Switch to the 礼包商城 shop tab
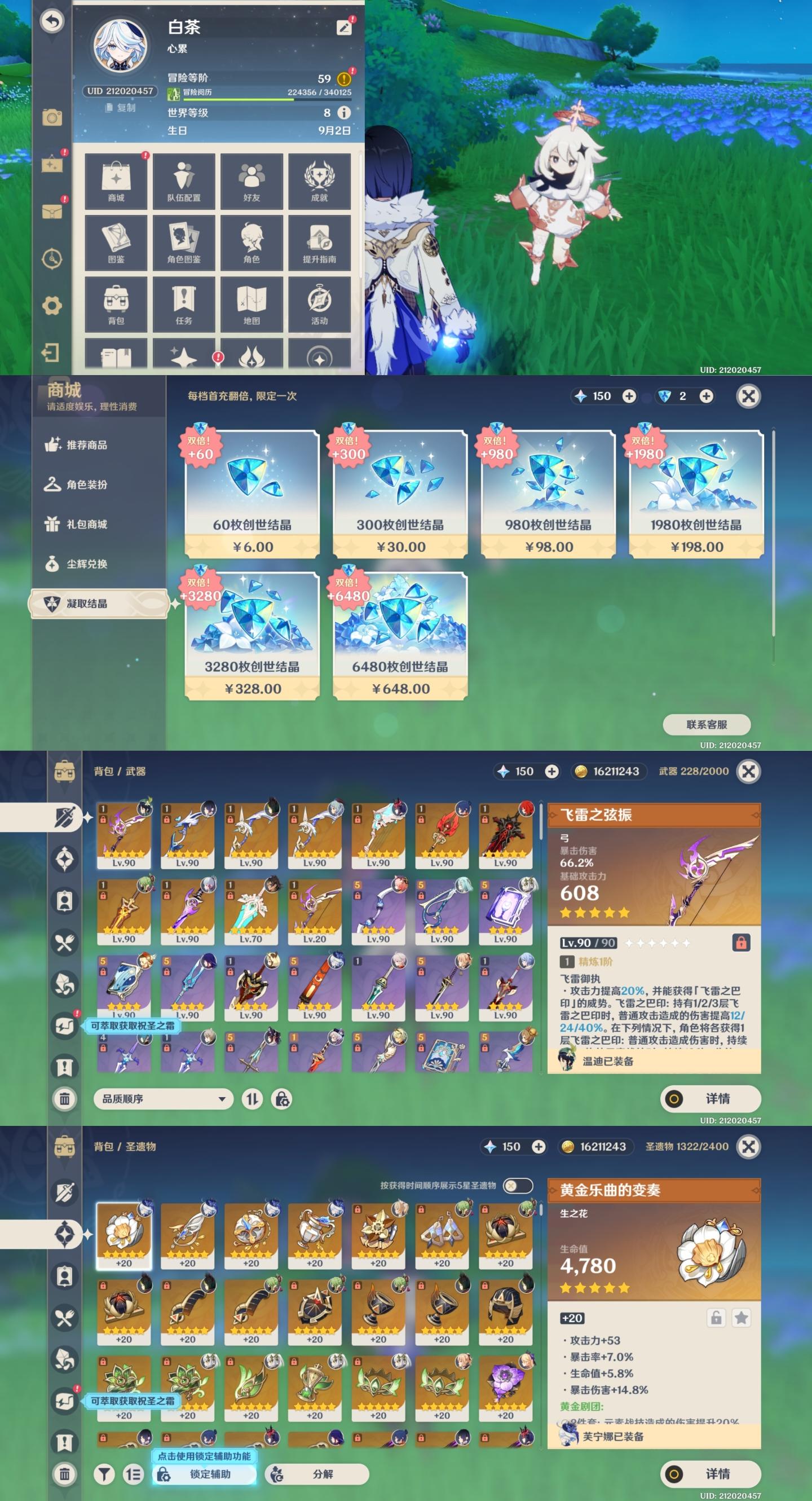The width and height of the screenshot is (812, 1501). 86,525
